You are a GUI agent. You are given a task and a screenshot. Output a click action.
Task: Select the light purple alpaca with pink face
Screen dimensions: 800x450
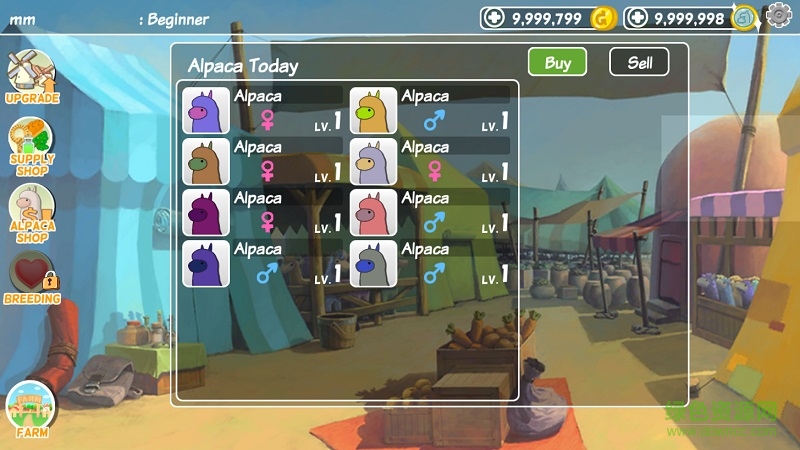point(206,111)
